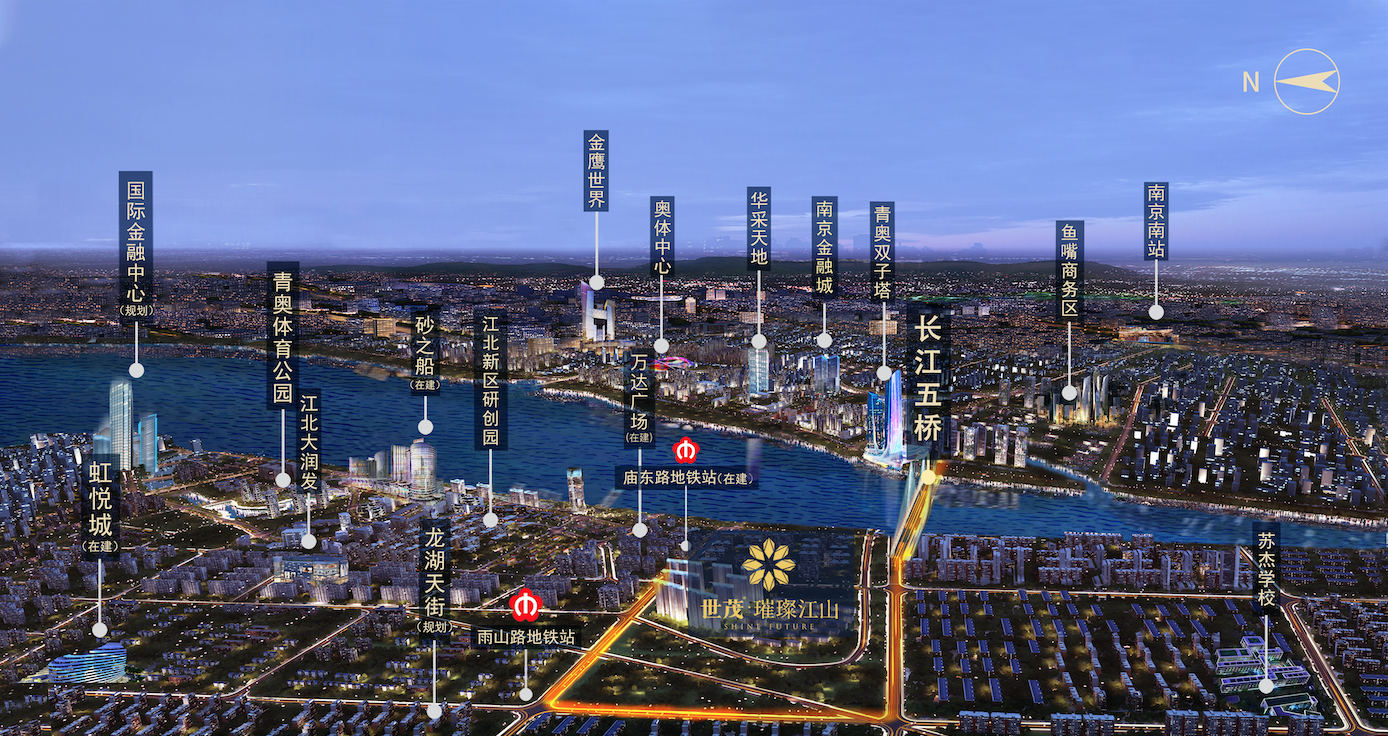The image size is (1388, 736).
Task: Click the 青奥双子塔 landmark label
Action: pos(882,252)
